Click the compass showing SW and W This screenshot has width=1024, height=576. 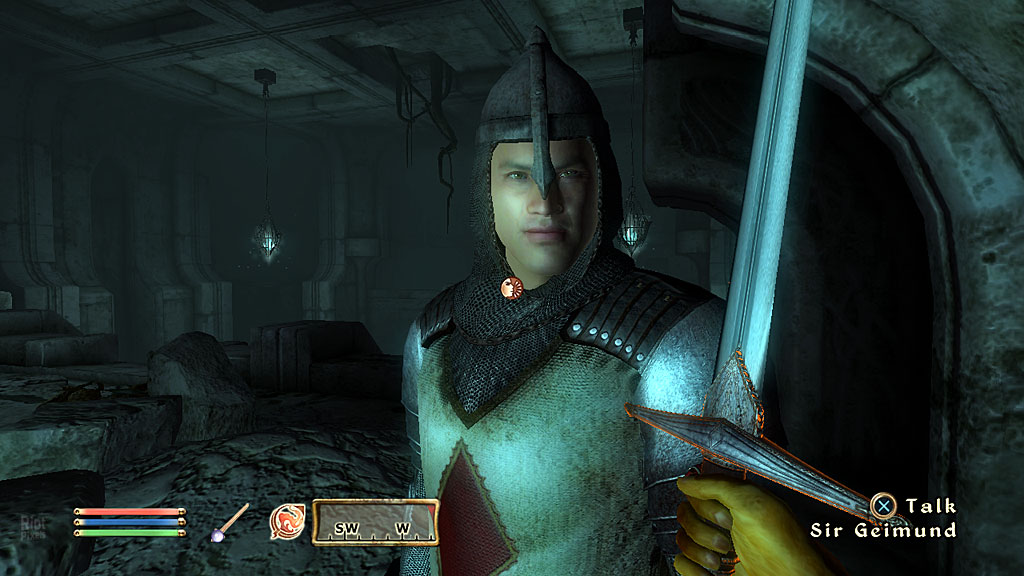point(375,522)
